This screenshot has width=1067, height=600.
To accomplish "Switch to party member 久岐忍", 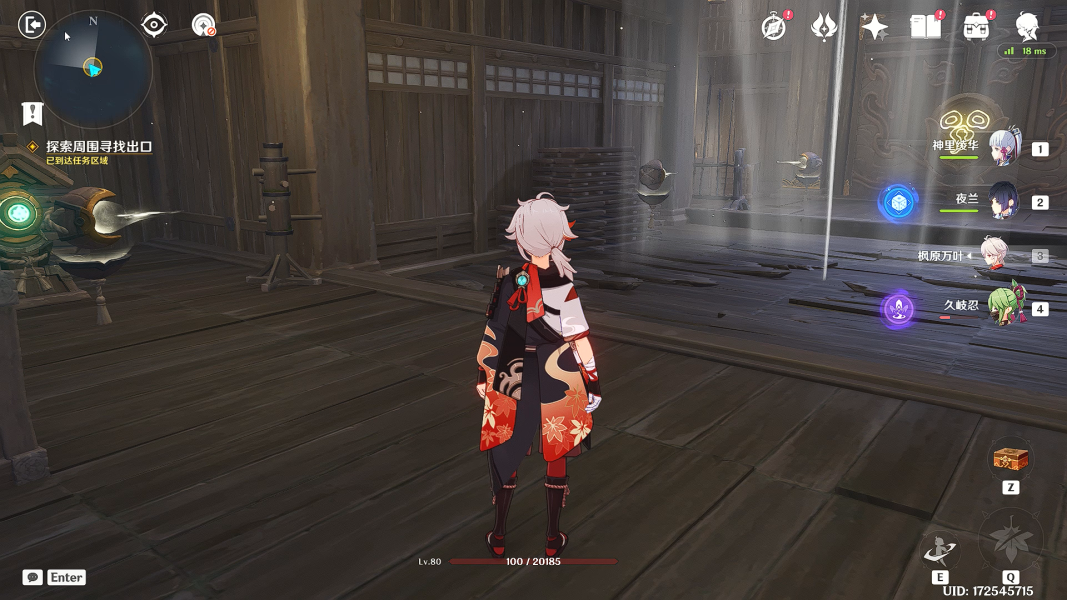I will click(1003, 307).
